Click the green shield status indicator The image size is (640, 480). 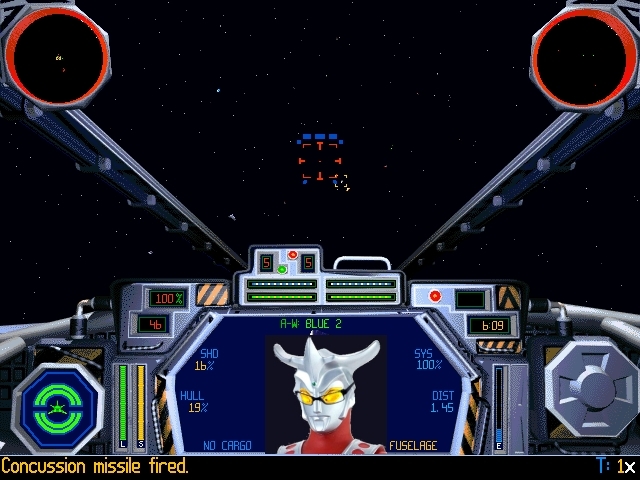(59, 407)
